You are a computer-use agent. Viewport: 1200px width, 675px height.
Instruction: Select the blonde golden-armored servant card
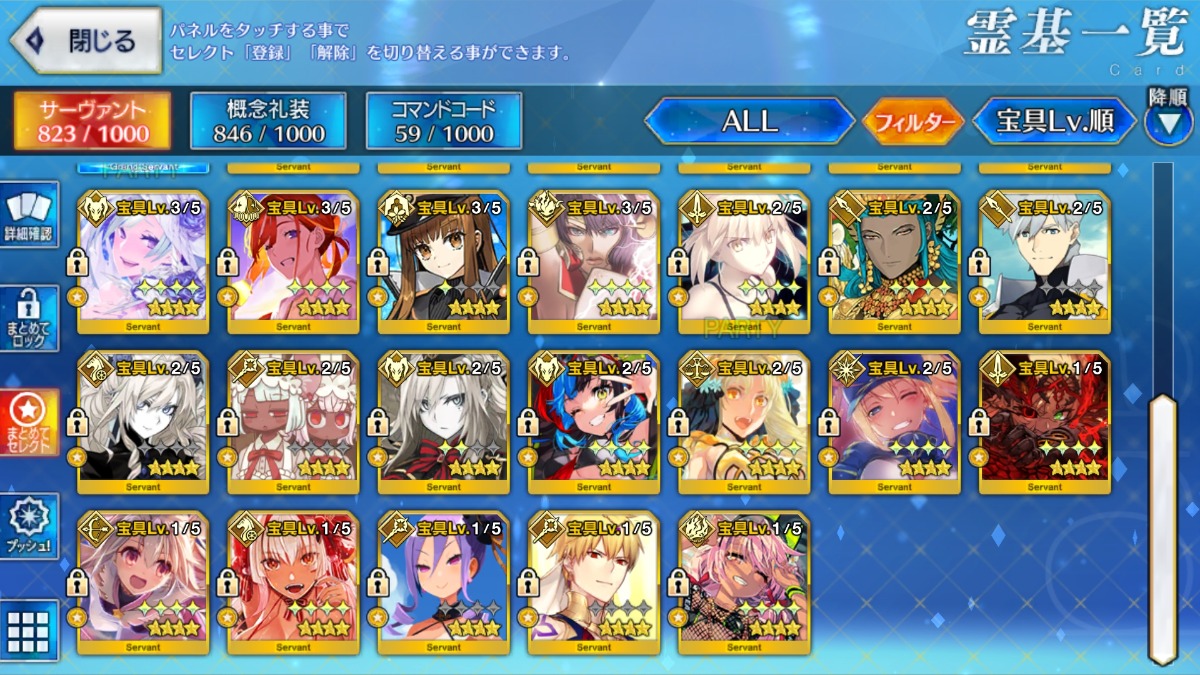(594, 583)
